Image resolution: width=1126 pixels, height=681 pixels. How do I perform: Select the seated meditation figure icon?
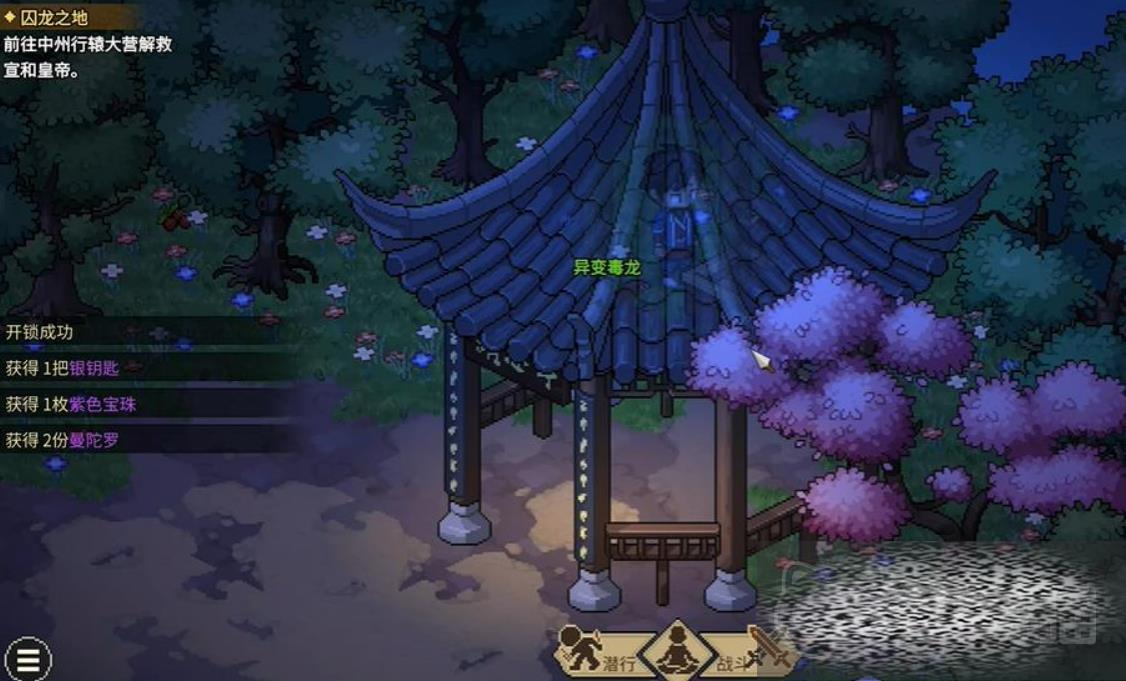pos(677,652)
